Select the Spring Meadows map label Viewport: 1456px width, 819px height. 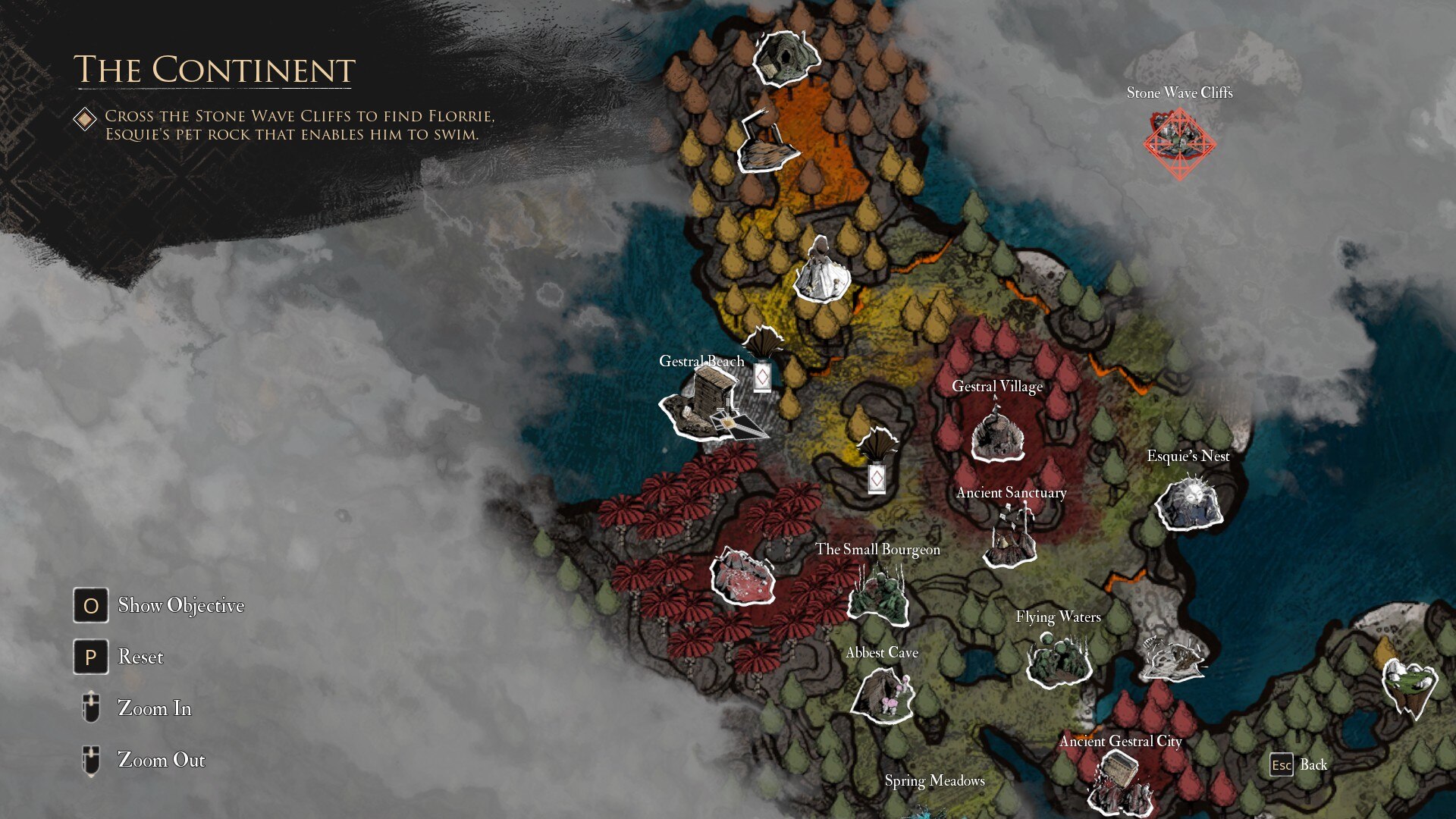tap(934, 781)
